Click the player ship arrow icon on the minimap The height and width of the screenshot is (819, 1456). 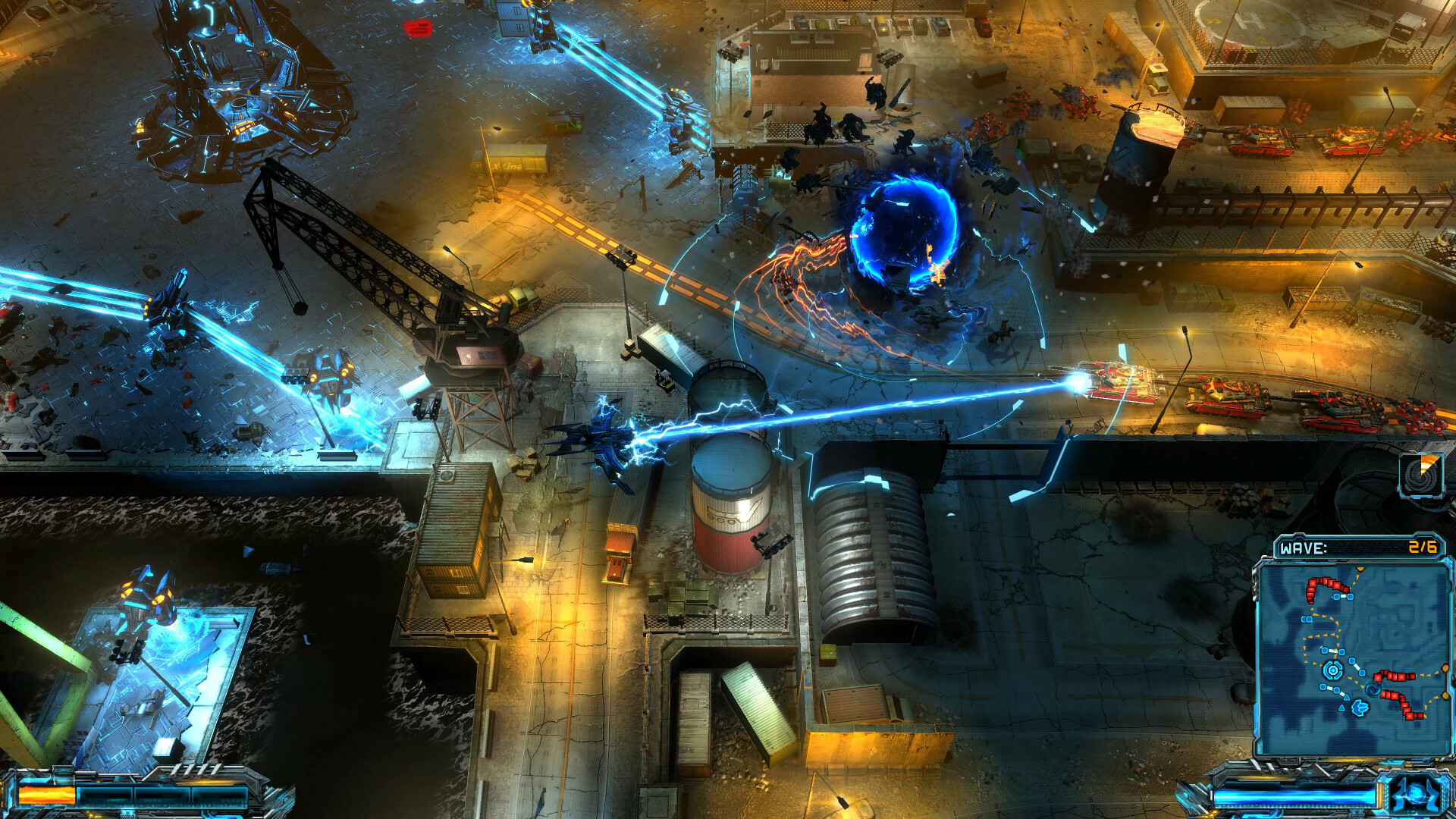[1361, 706]
